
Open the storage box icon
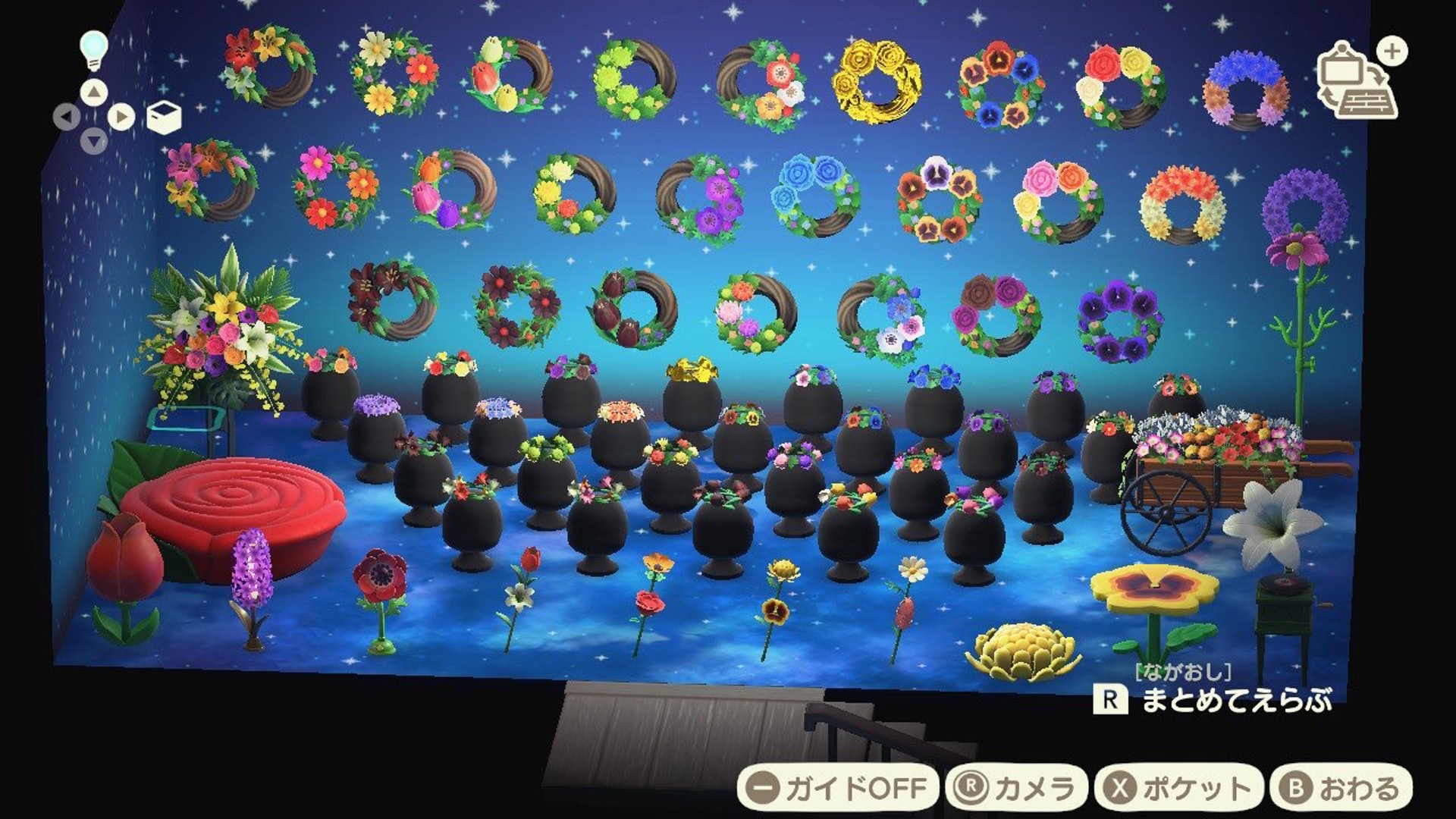coord(163,118)
